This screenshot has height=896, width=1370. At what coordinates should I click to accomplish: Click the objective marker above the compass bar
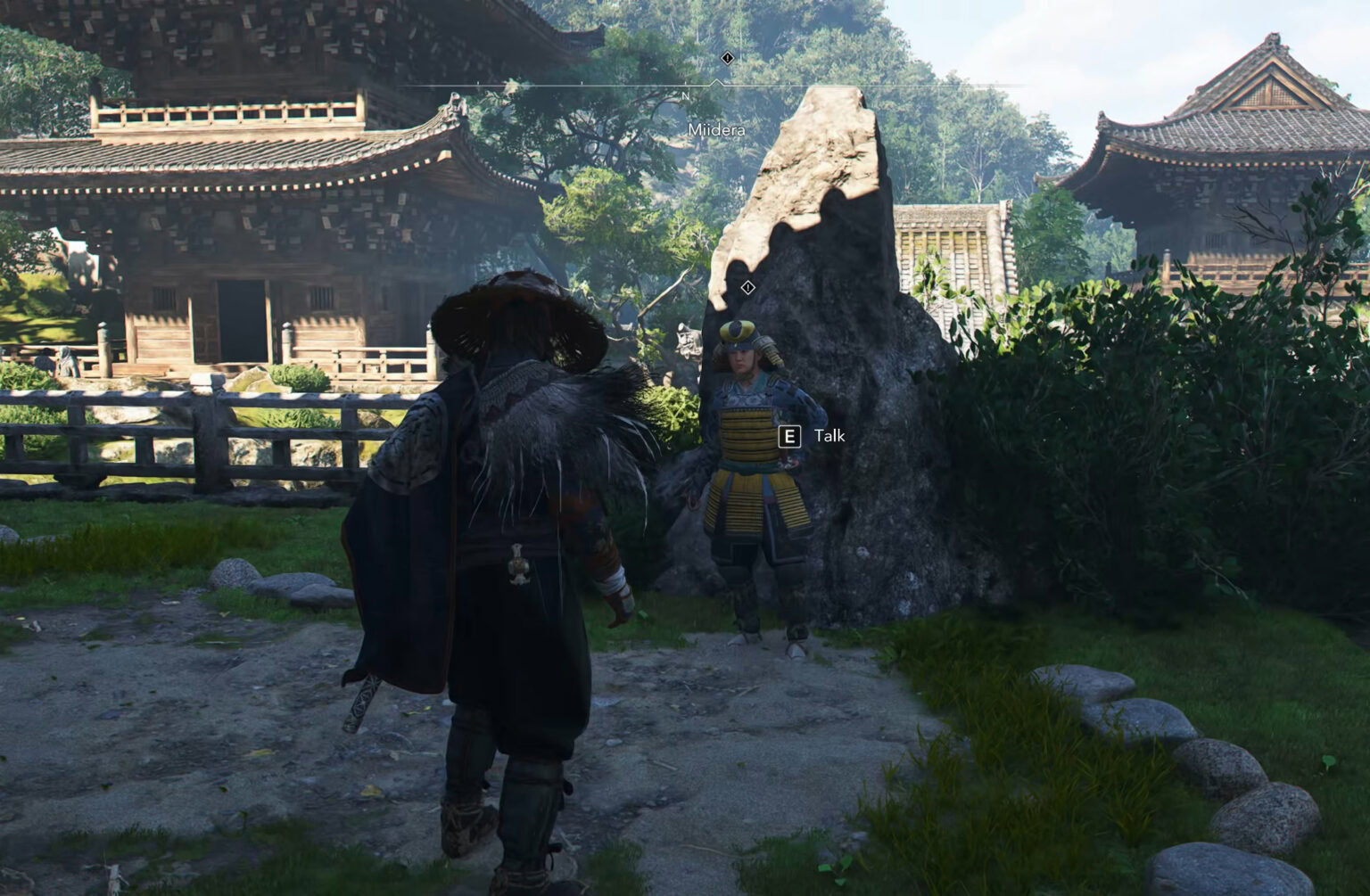point(727,57)
